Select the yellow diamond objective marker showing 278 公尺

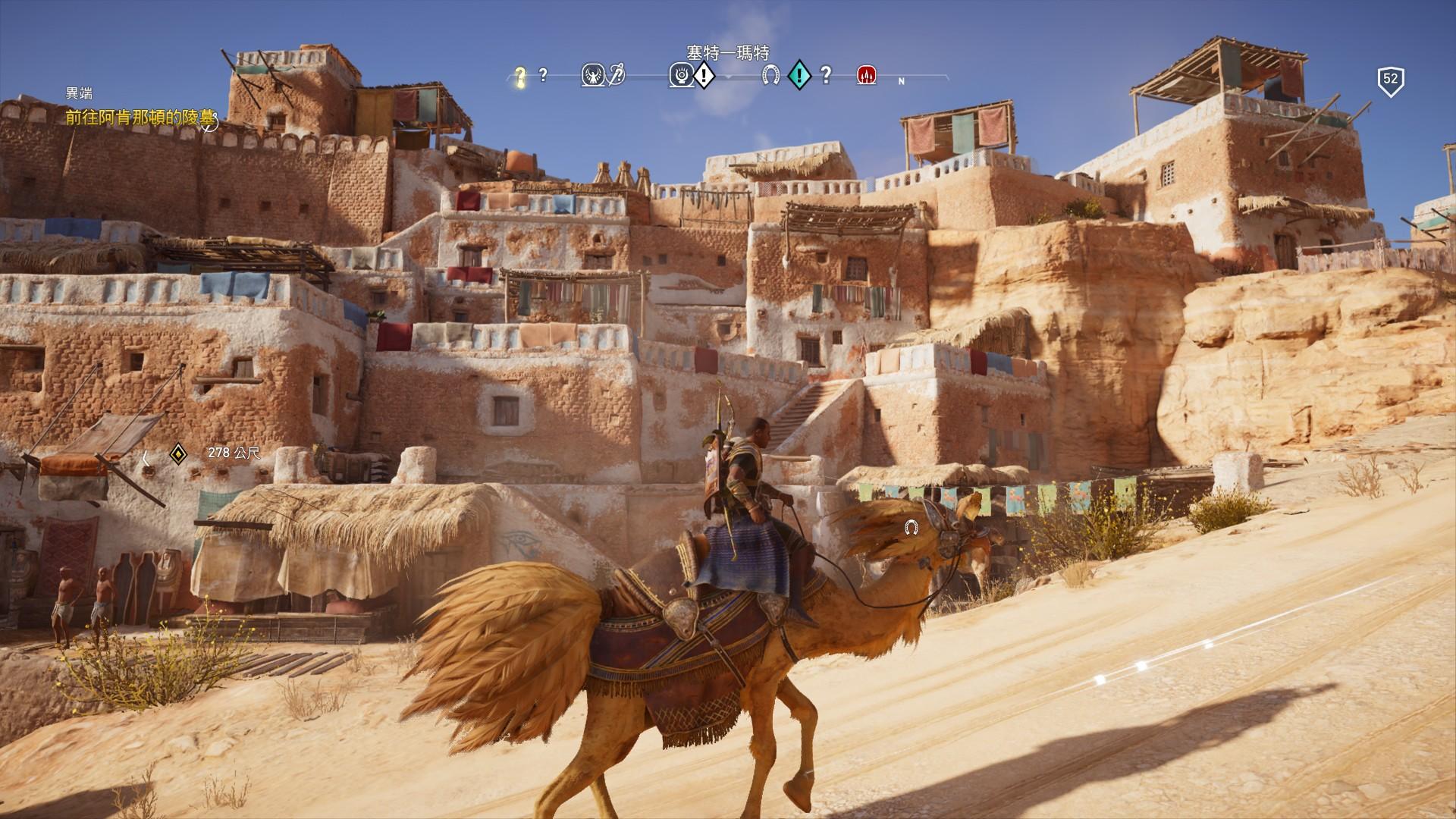(178, 453)
